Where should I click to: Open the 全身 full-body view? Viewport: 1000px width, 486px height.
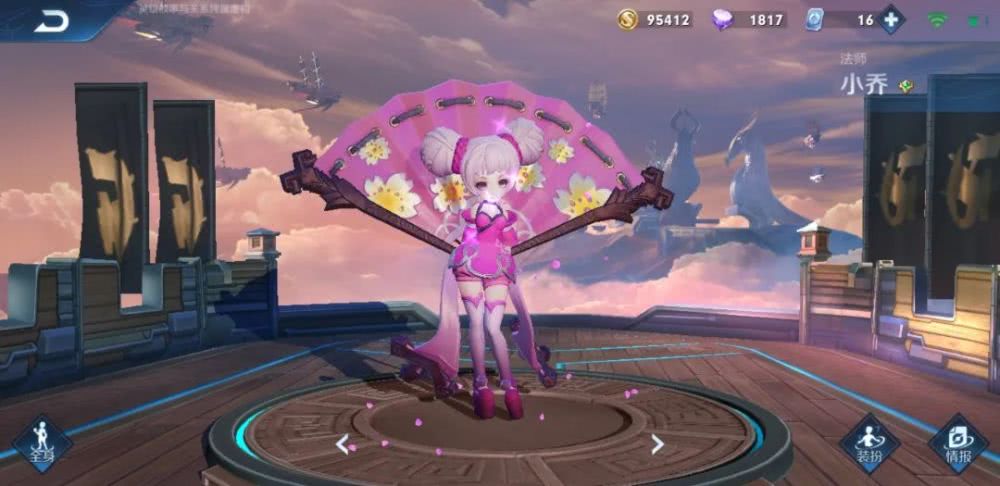(x=41, y=443)
